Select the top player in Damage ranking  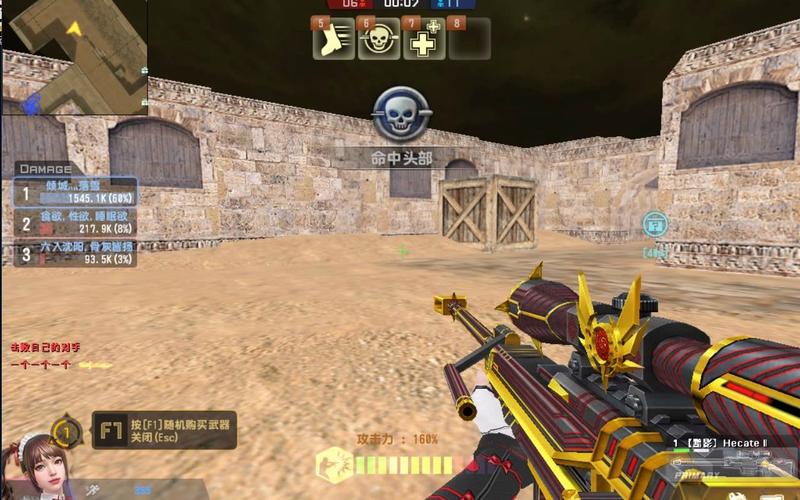[76, 193]
